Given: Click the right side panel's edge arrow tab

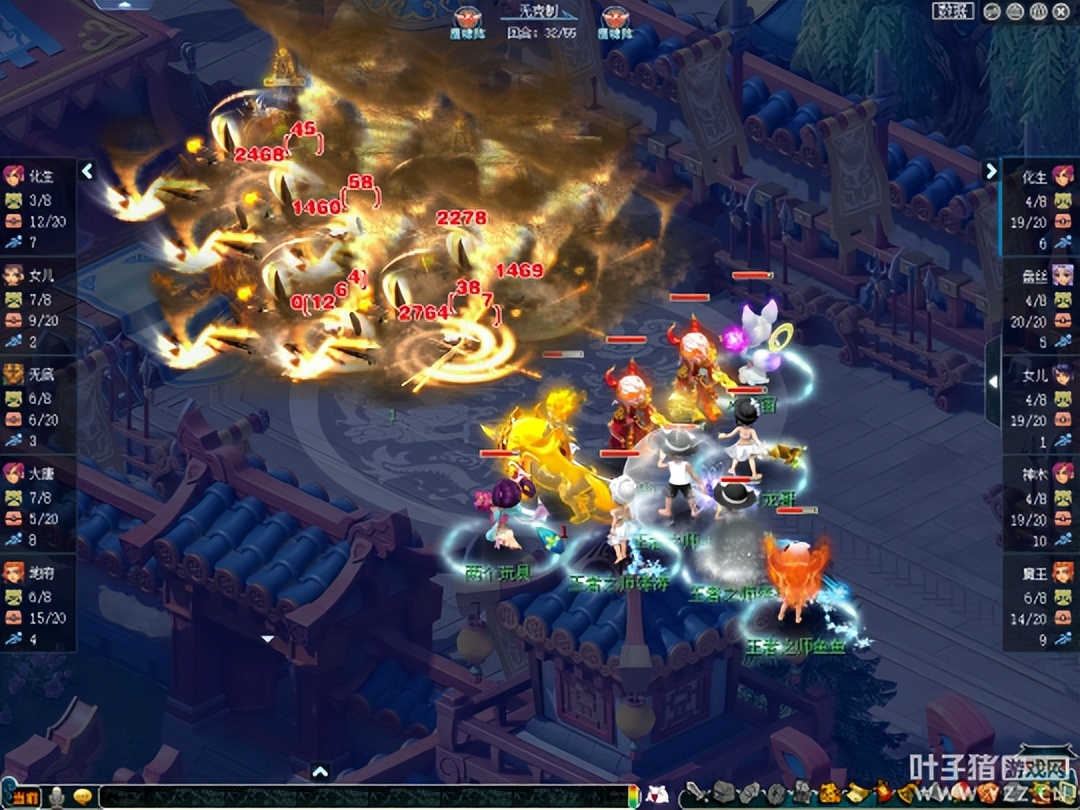Looking at the screenshot, I should (x=992, y=381).
